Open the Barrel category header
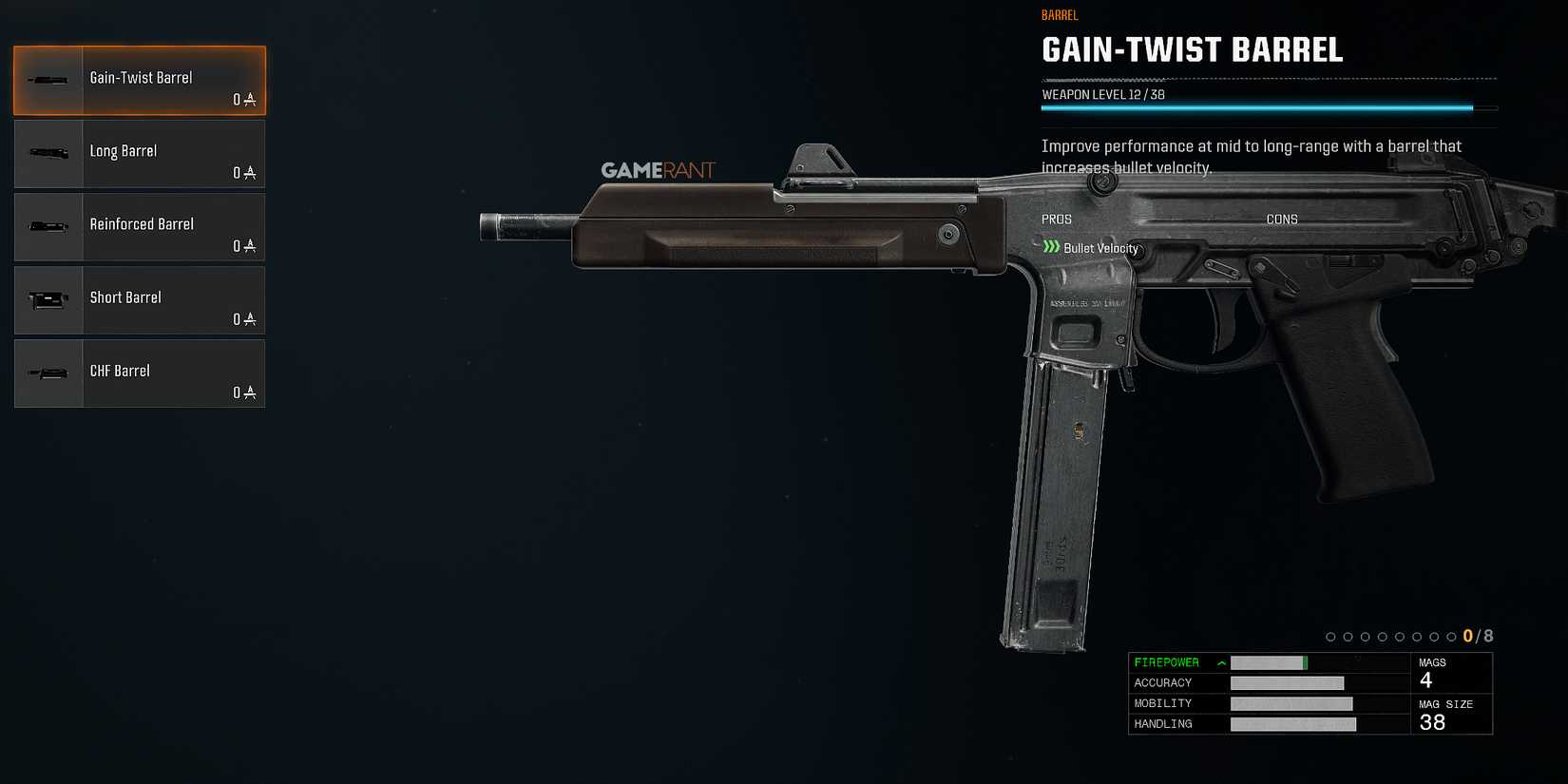Screen dimensions: 1568x784 click(x=1060, y=14)
